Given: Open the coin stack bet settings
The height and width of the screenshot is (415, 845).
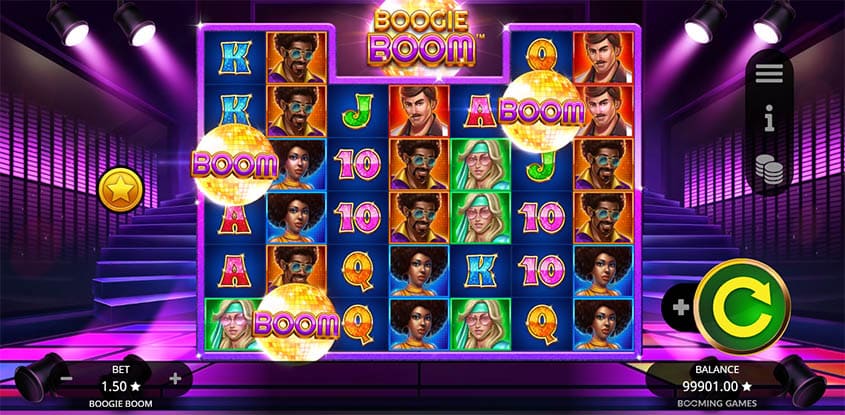Looking at the screenshot, I should [769, 167].
